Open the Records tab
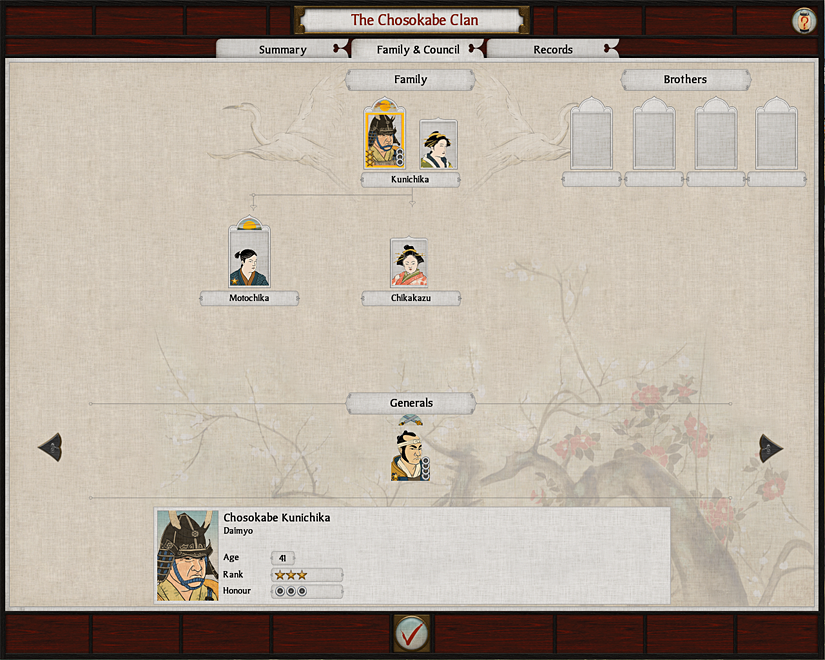The width and height of the screenshot is (825, 660). click(x=552, y=50)
